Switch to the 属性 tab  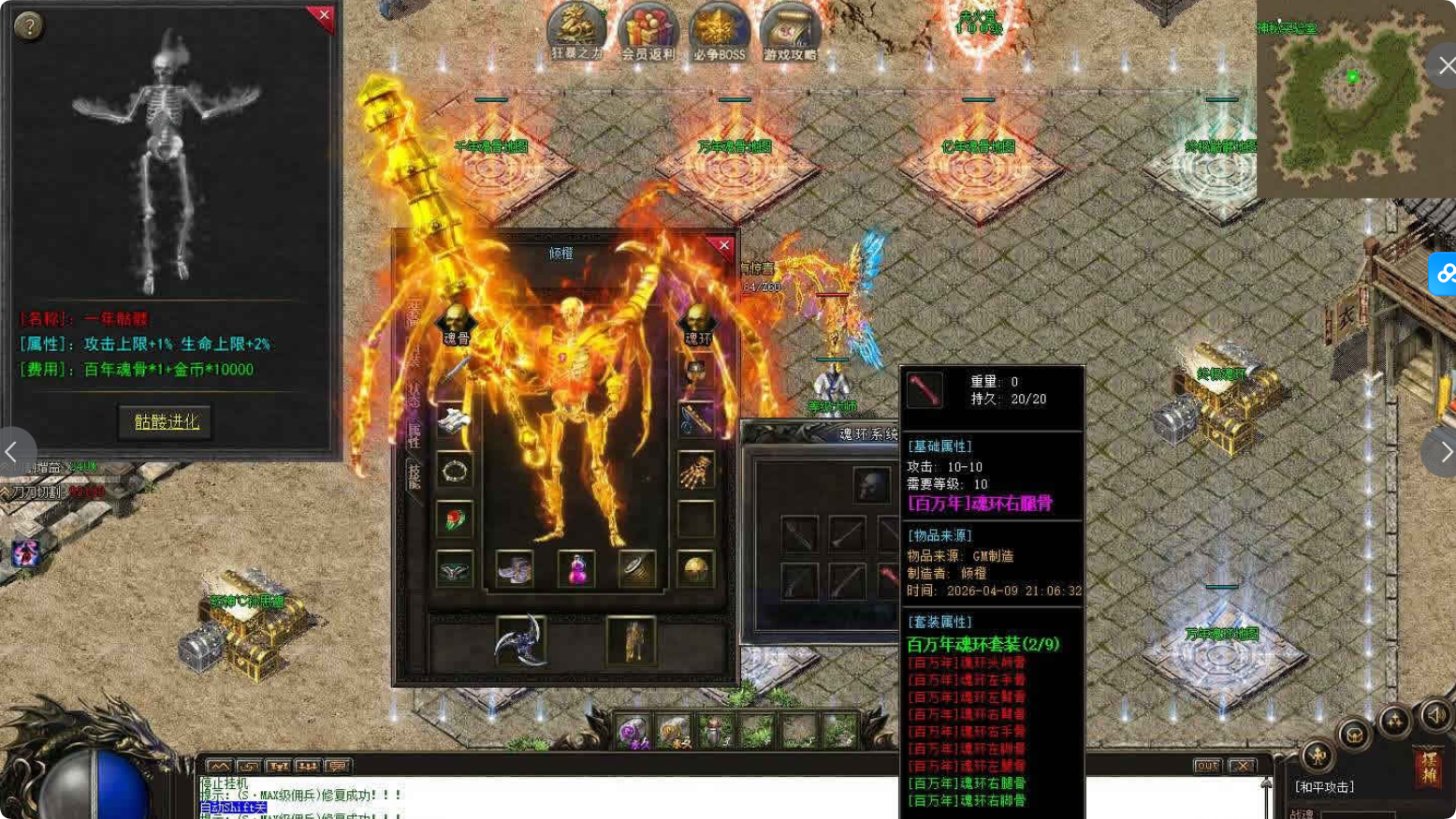tap(413, 435)
